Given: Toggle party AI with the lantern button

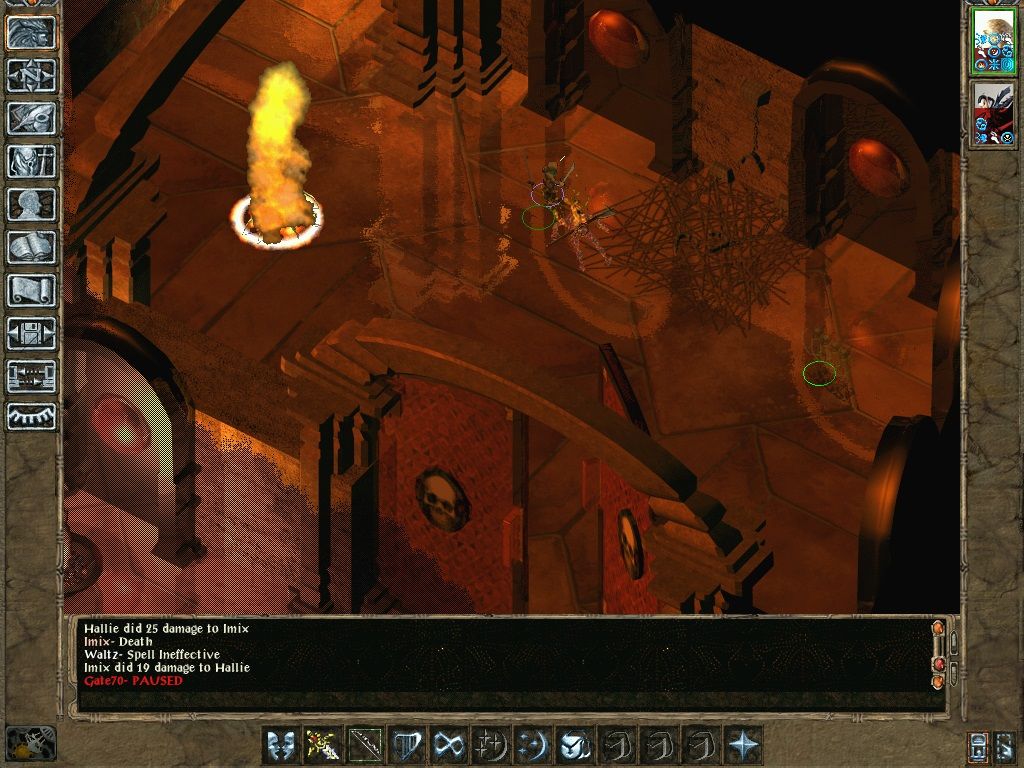Looking at the screenshot, I should coord(979,745).
